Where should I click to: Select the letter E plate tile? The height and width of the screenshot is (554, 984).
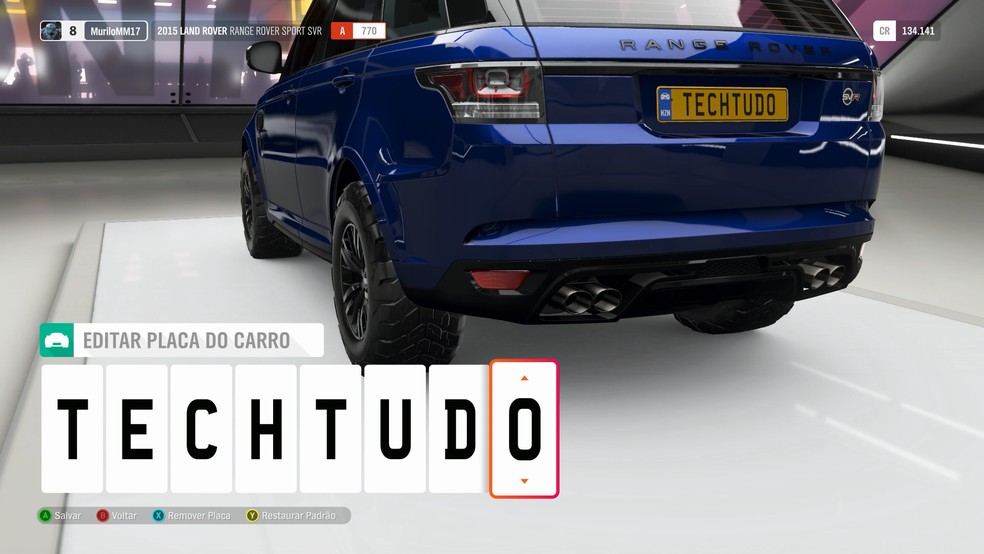point(137,428)
